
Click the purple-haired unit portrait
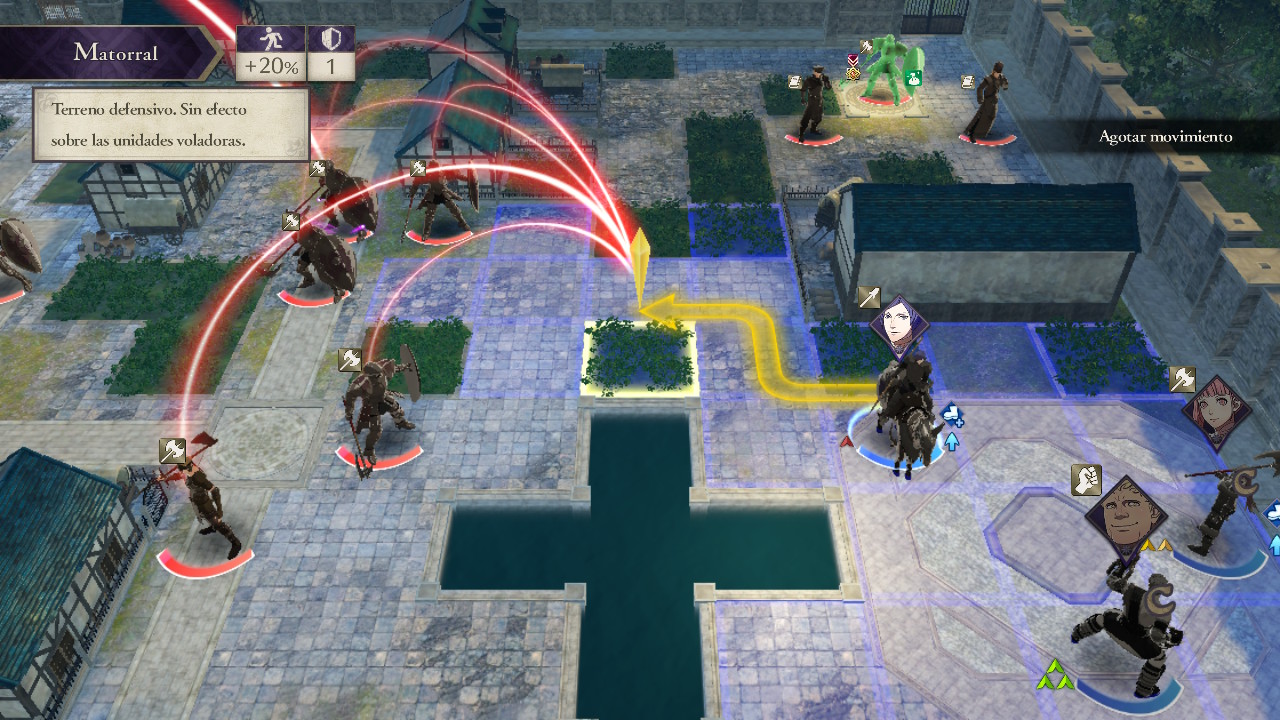[899, 326]
